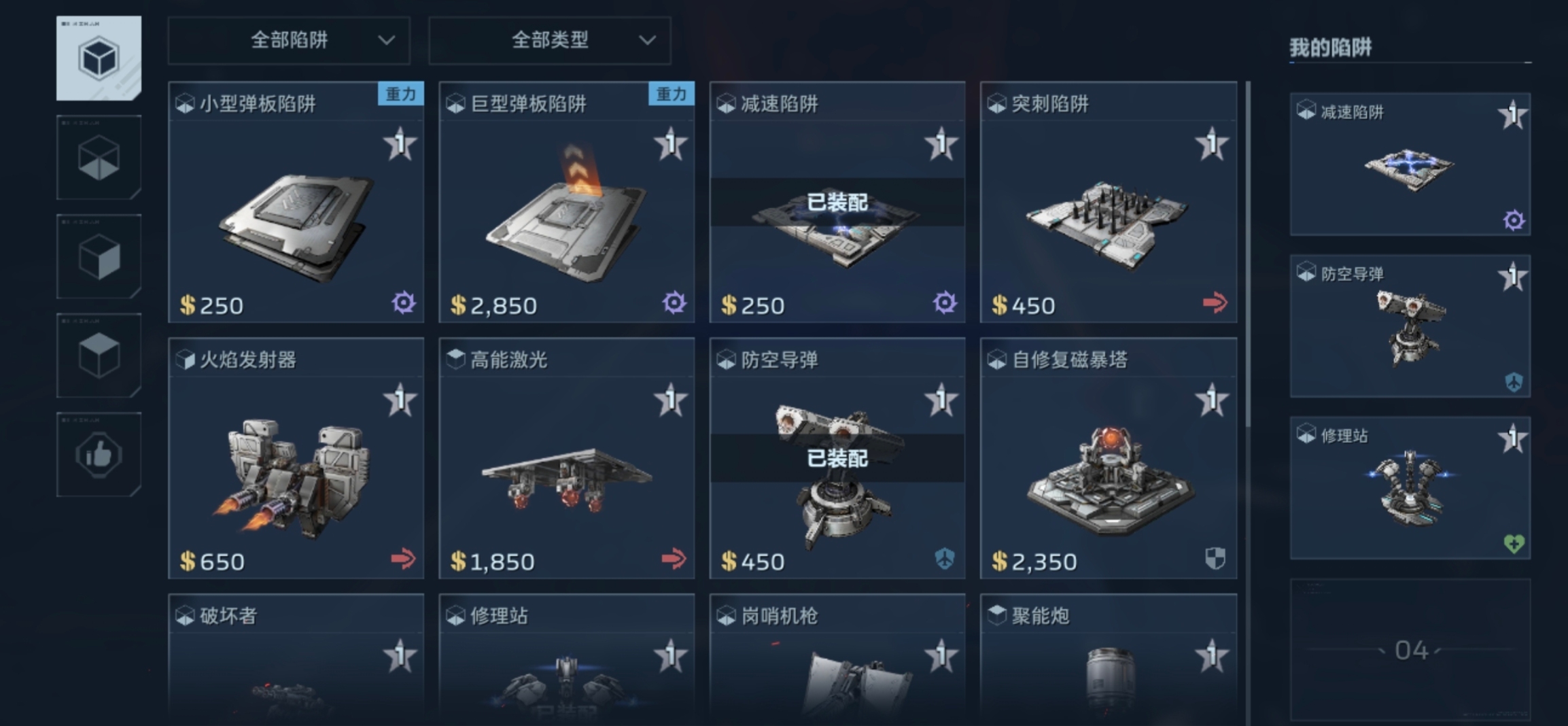This screenshot has width=1568, height=726.
Task: Click the gear icon on 减速陷阱 in 我的陷阱
Action: pos(1514,220)
